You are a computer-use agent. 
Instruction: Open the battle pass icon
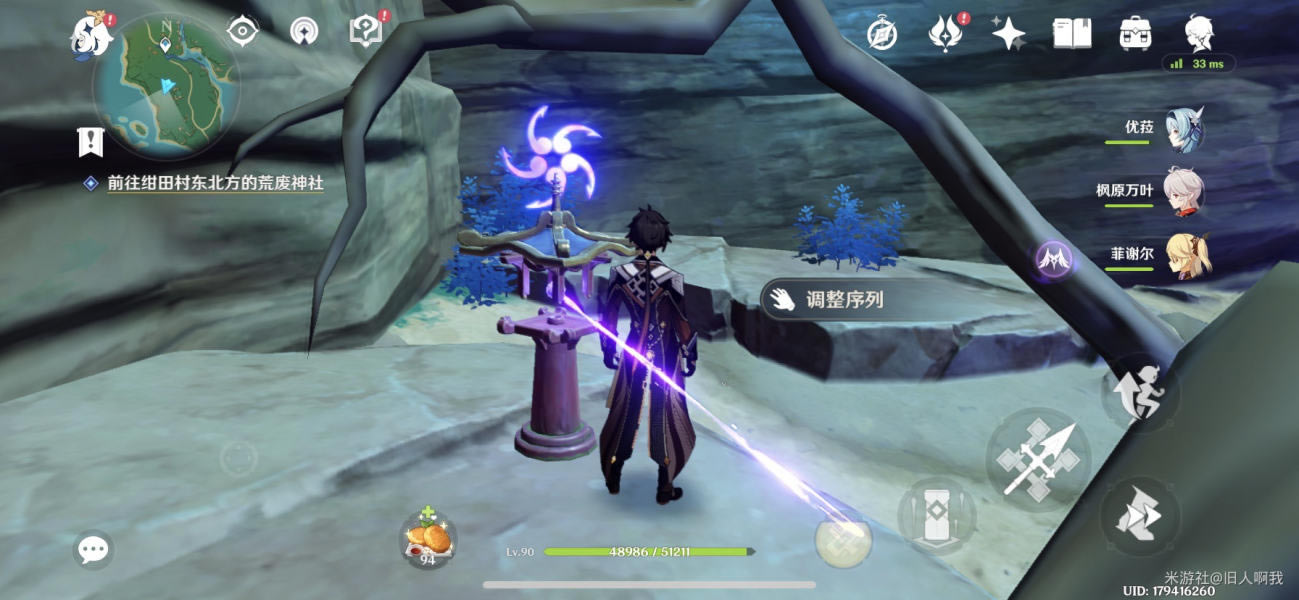pyautogui.click(x=944, y=35)
